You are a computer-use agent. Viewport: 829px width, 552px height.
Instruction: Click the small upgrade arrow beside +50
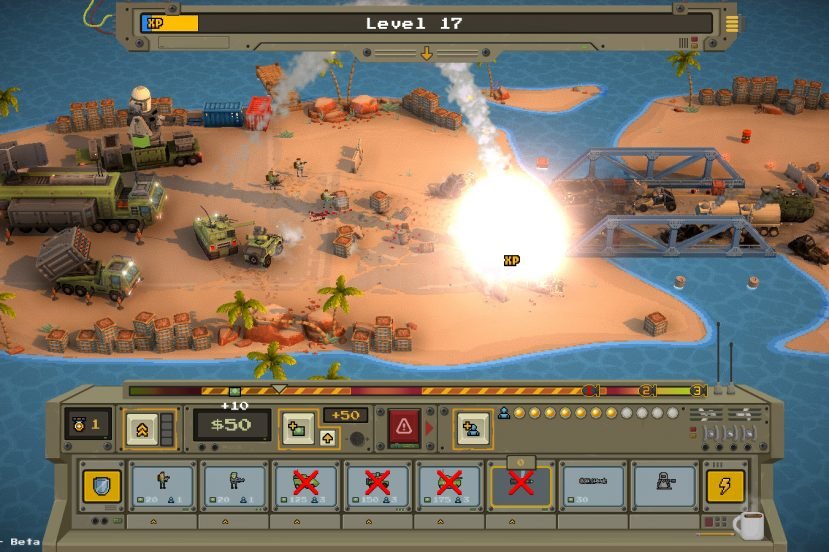pos(328,436)
